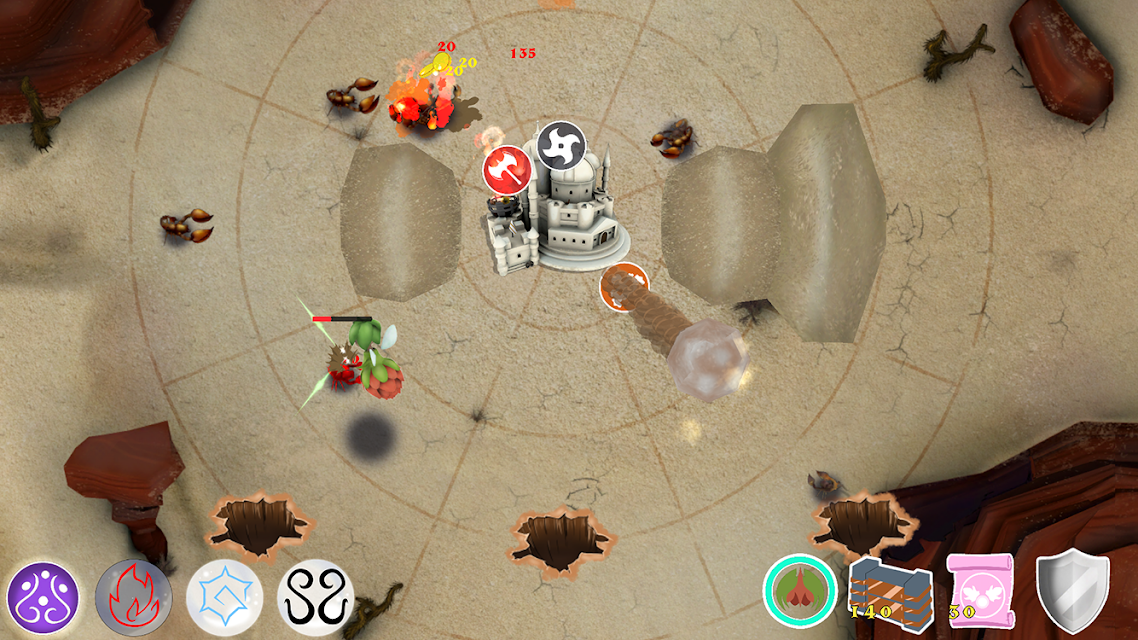Buy the barricade wall costing 140
The height and width of the screenshot is (640, 1138).
(889, 592)
